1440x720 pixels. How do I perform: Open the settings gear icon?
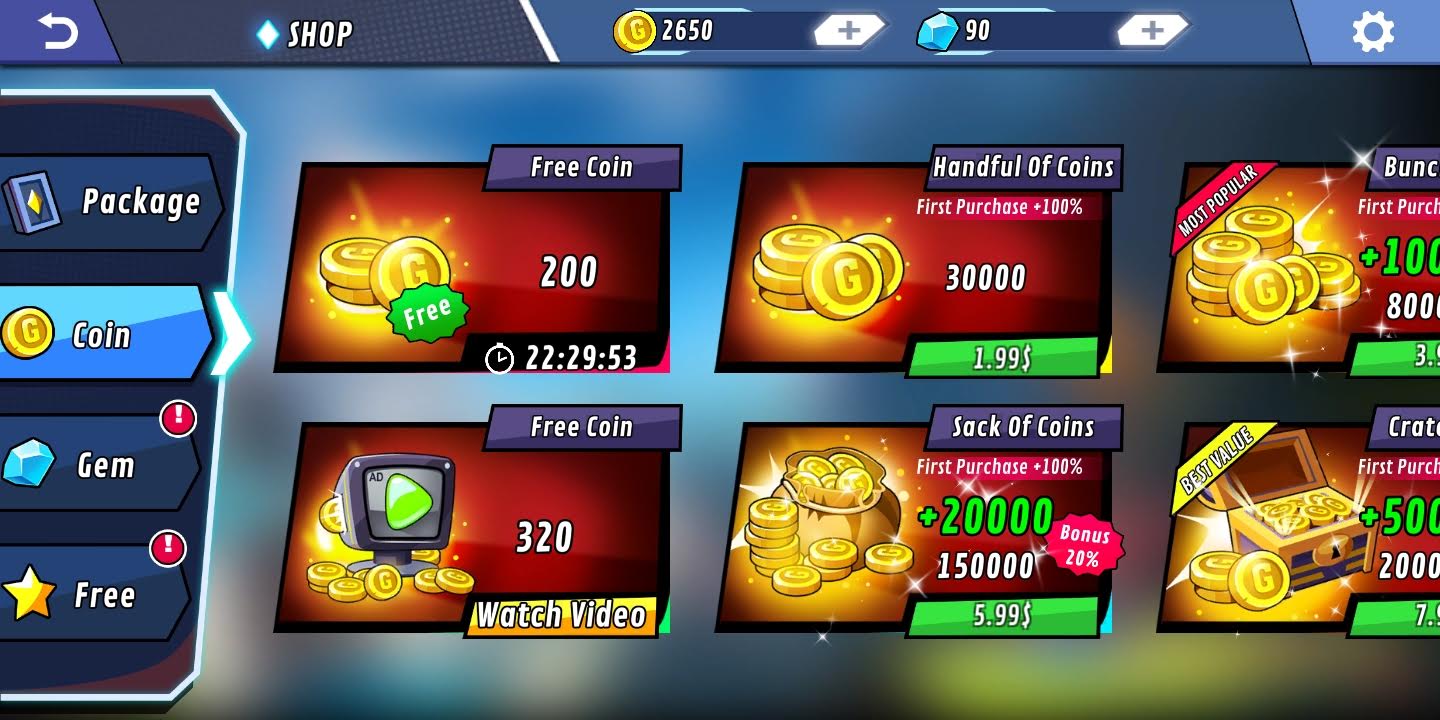(x=1373, y=31)
